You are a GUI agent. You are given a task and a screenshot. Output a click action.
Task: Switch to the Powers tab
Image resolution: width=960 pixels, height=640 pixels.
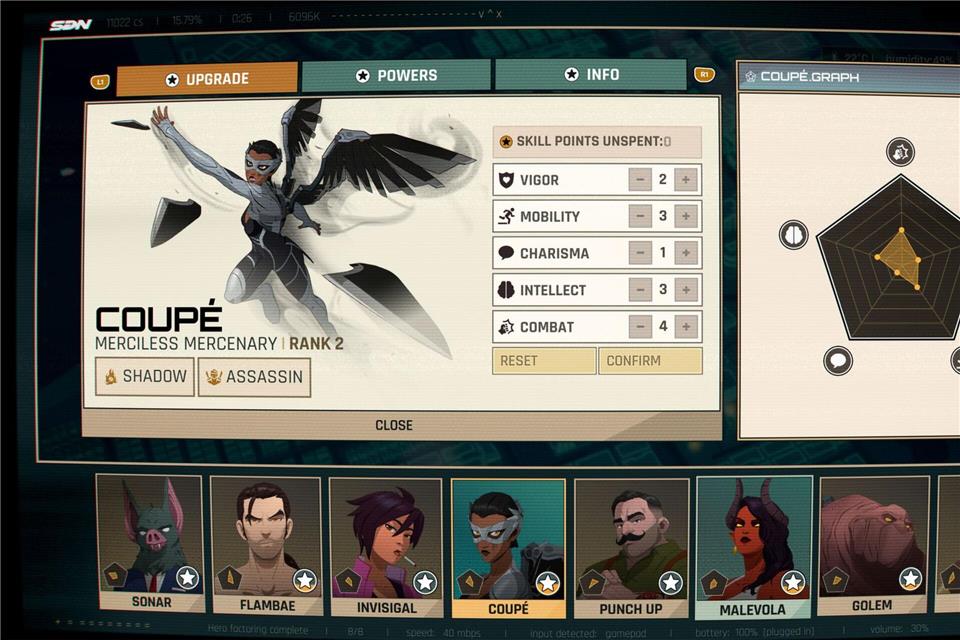396,76
